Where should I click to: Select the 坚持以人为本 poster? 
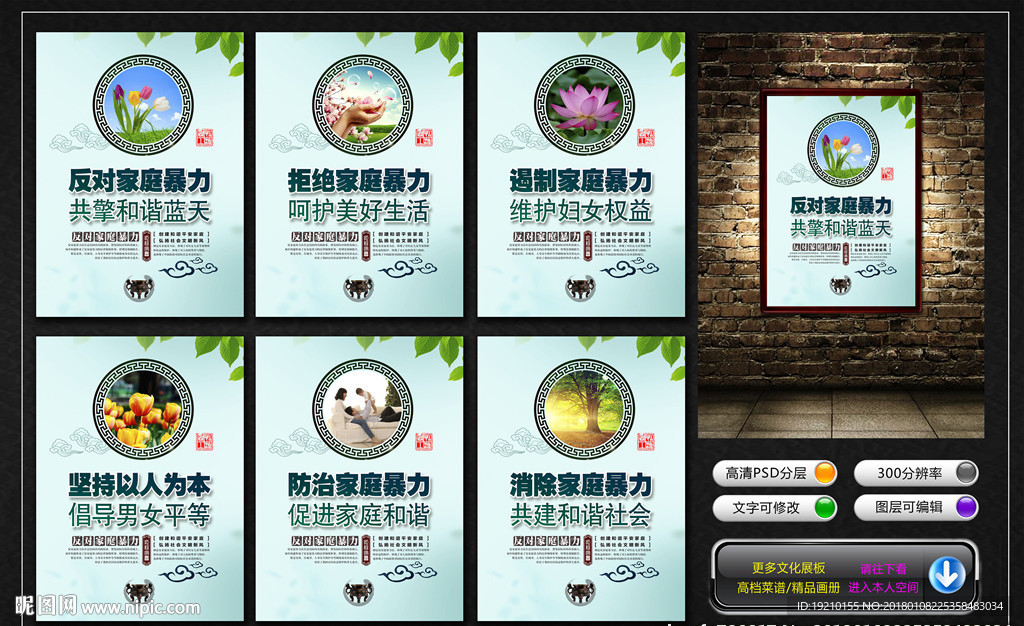[140, 478]
